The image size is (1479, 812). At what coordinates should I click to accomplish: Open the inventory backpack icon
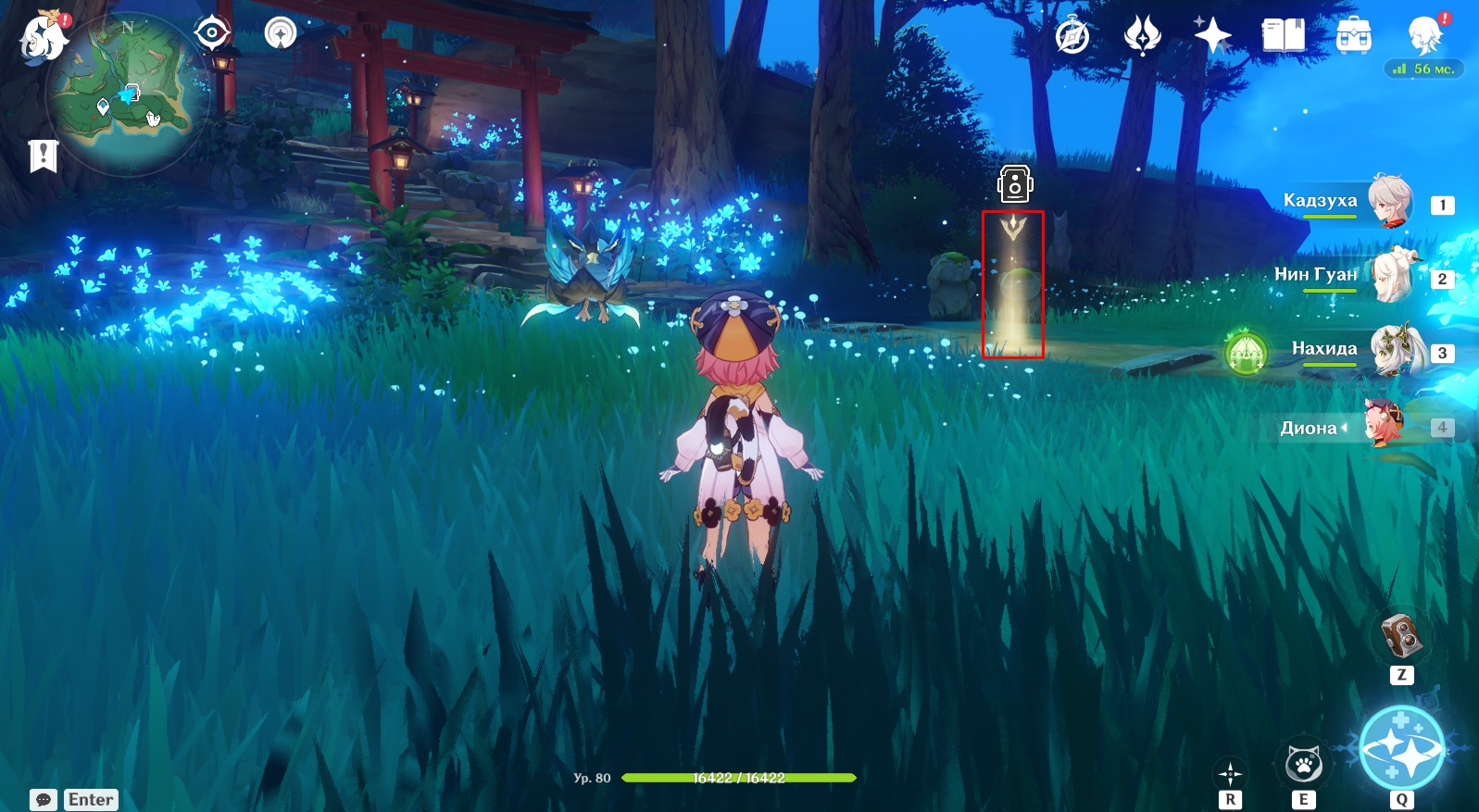(1354, 37)
